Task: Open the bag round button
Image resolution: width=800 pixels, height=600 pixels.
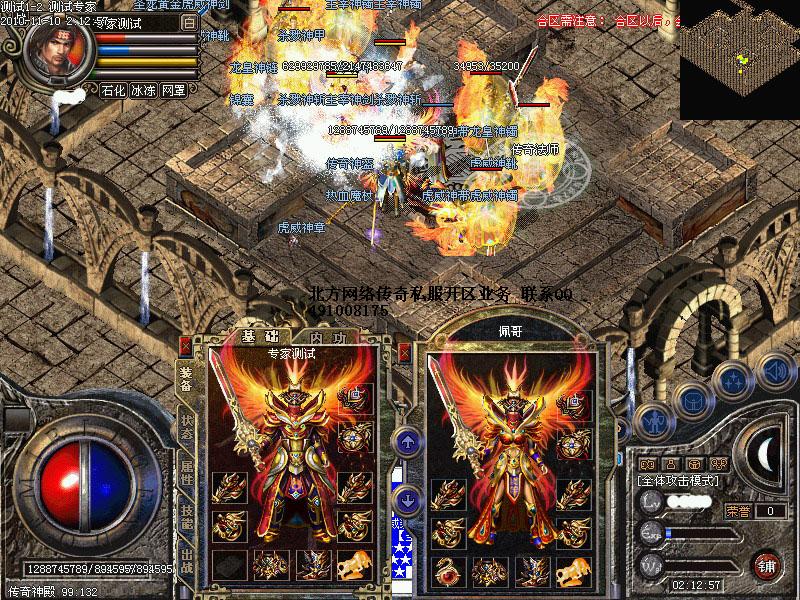Action: pyautogui.click(x=692, y=399)
